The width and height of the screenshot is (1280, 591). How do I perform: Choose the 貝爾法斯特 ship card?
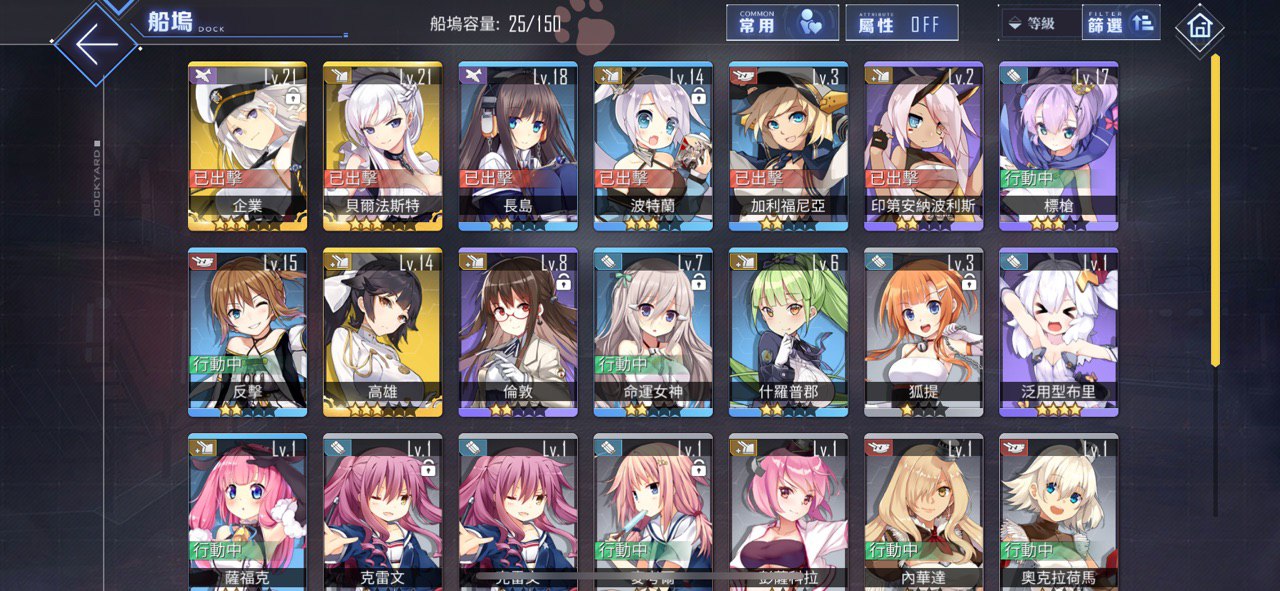[x=382, y=145]
